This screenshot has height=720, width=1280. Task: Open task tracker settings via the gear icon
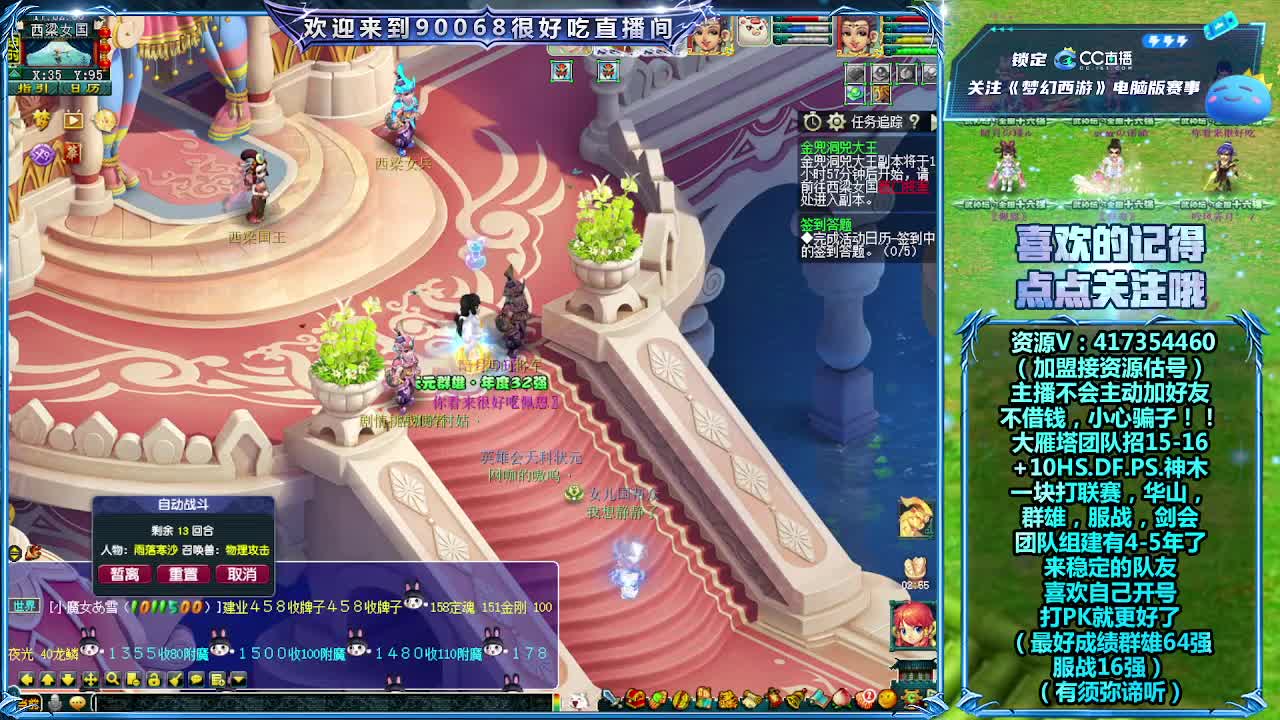[837, 122]
